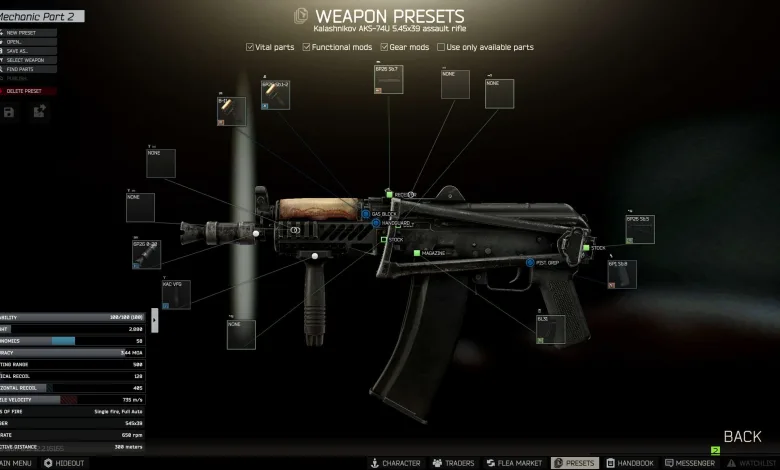Screen dimensions: 780x470
Task: Use Find Parts for this build
Action: pos(22,71)
